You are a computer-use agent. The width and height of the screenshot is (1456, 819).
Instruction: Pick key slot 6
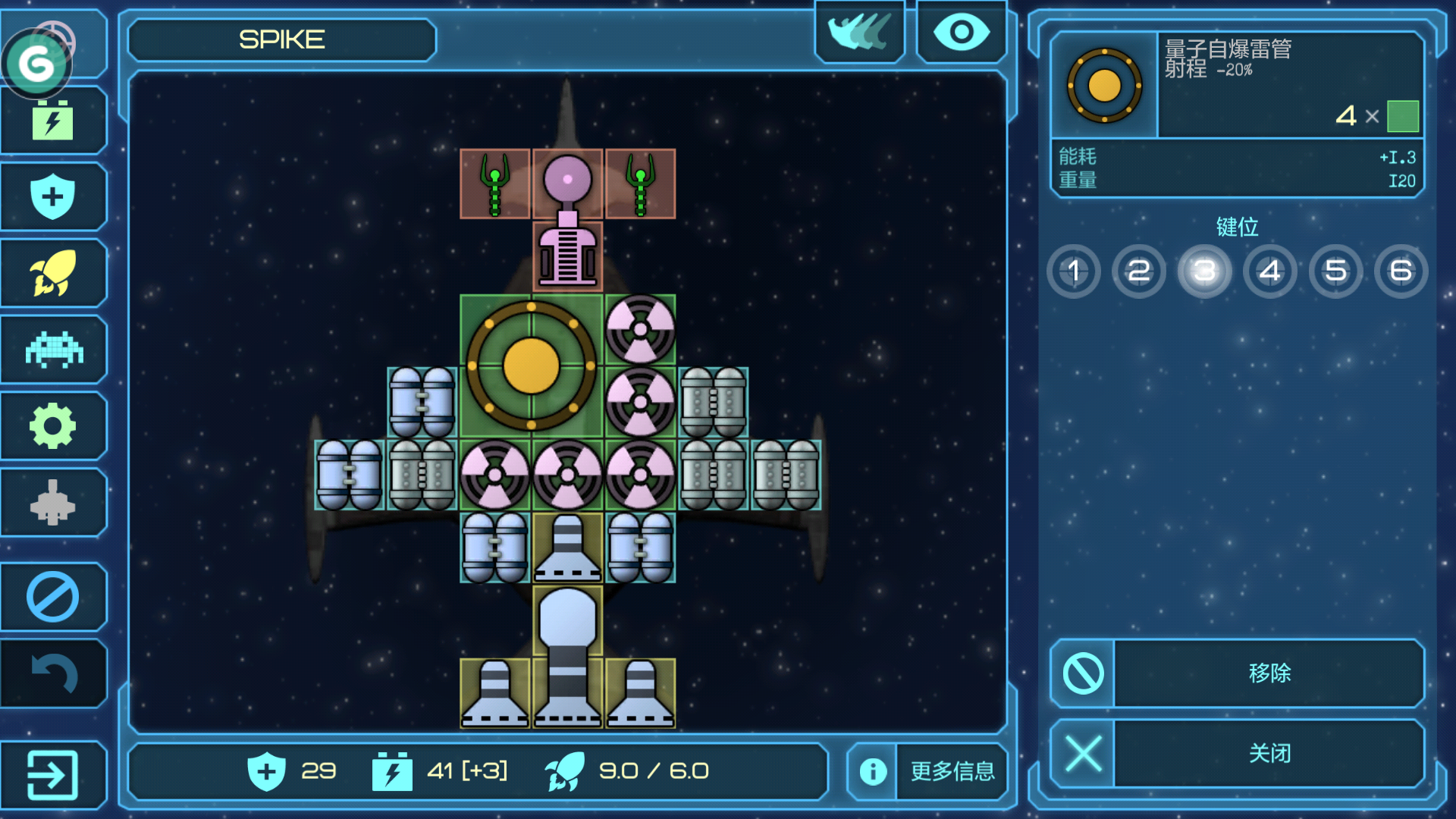[1401, 271]
